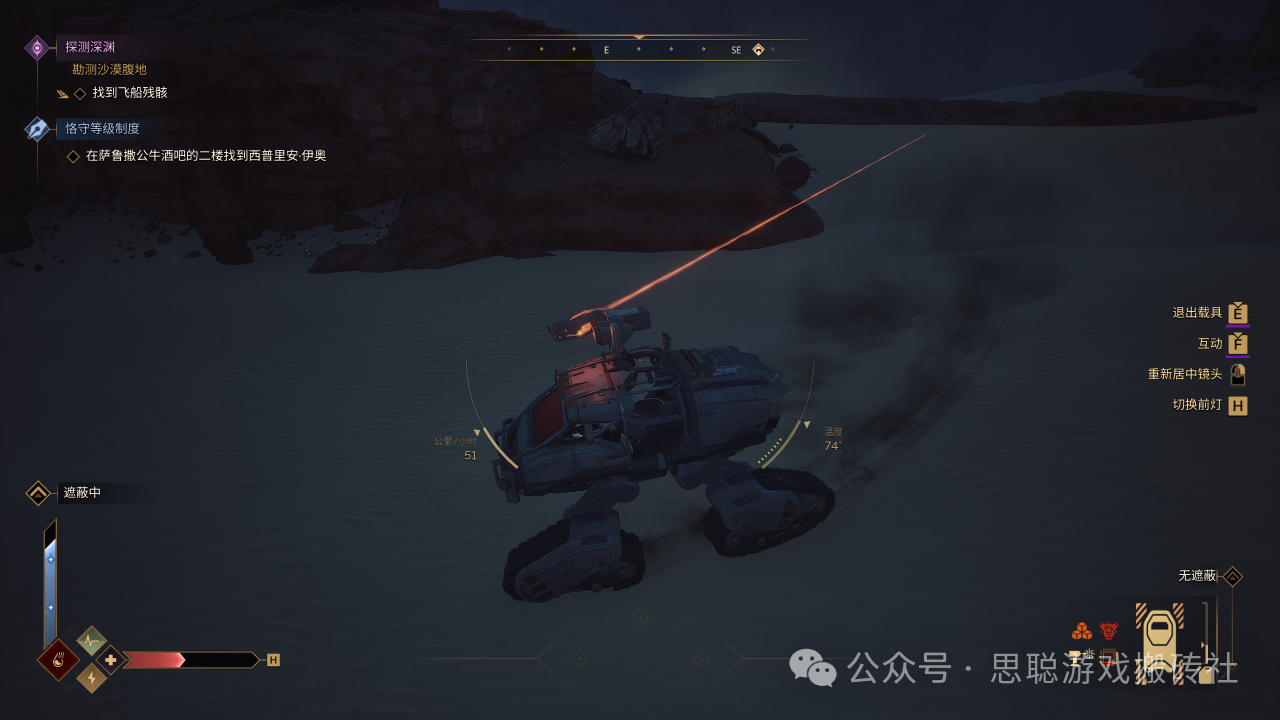
Task: Select the 恪守等级制度 quest entry
Action: (x=101, y=128)
